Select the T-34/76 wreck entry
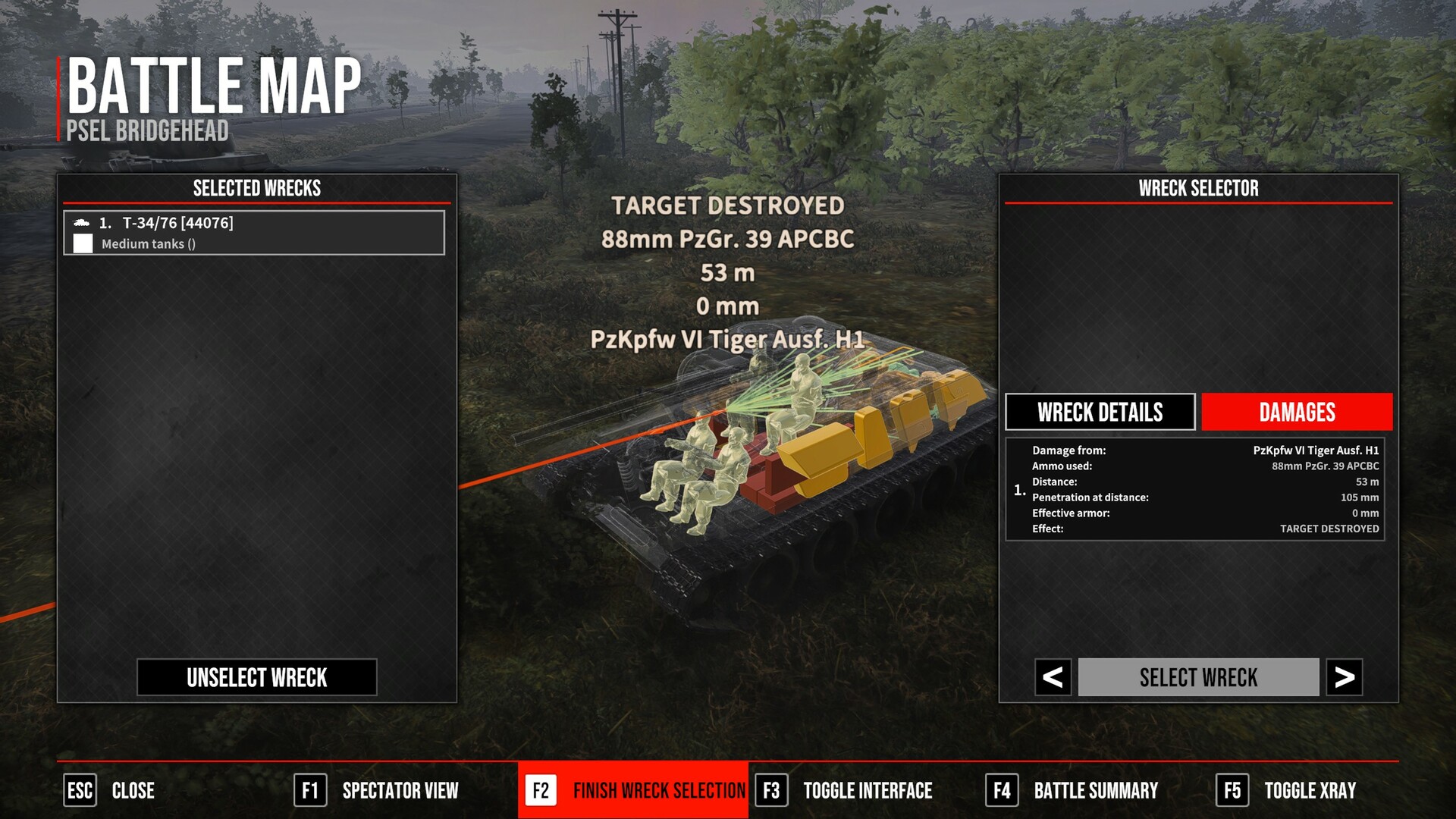 pyautogui.click(x=254, y=233)
